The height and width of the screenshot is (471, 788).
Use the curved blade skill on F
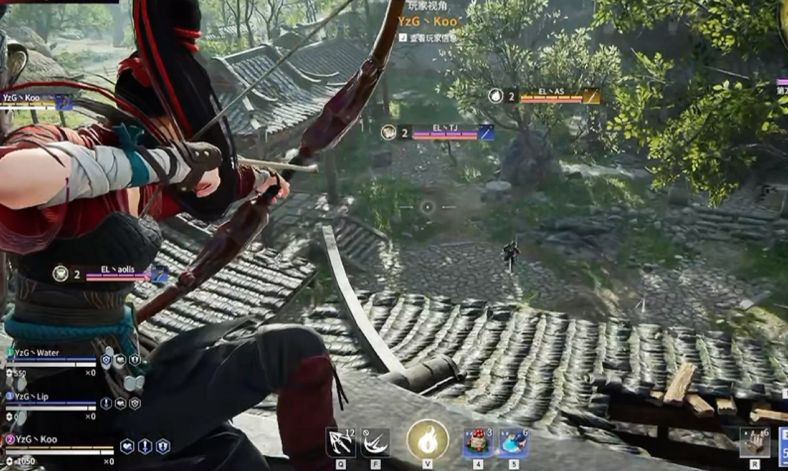375,442
